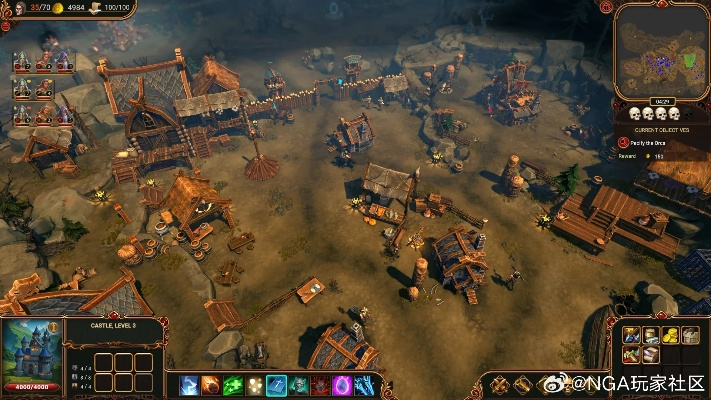
Task: Open the crossed tools build button
Action: [x=630, y=336]
